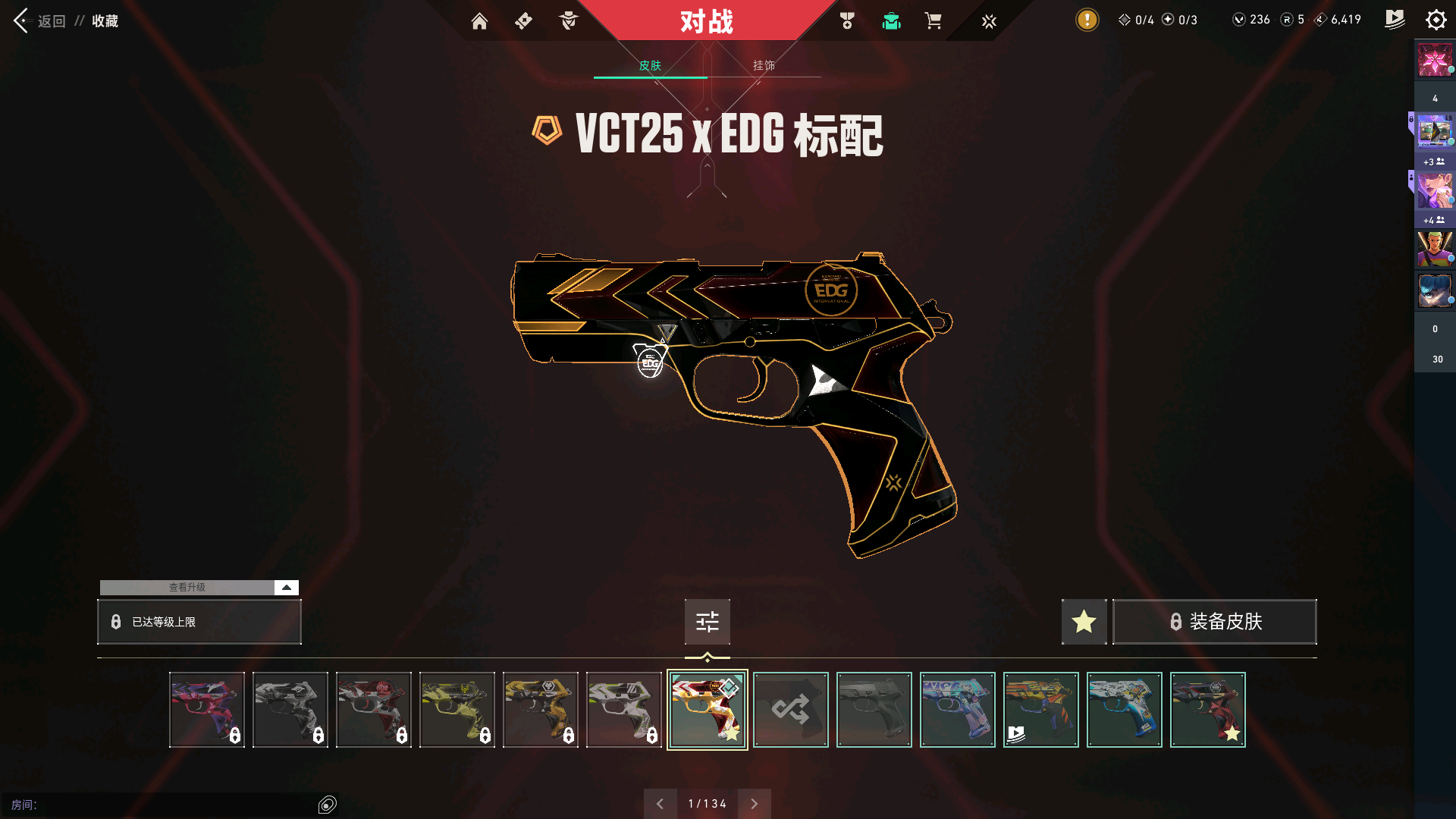Expand the 查看升级 upgrade panel
1456x819 pixels.
coord(286,588)
